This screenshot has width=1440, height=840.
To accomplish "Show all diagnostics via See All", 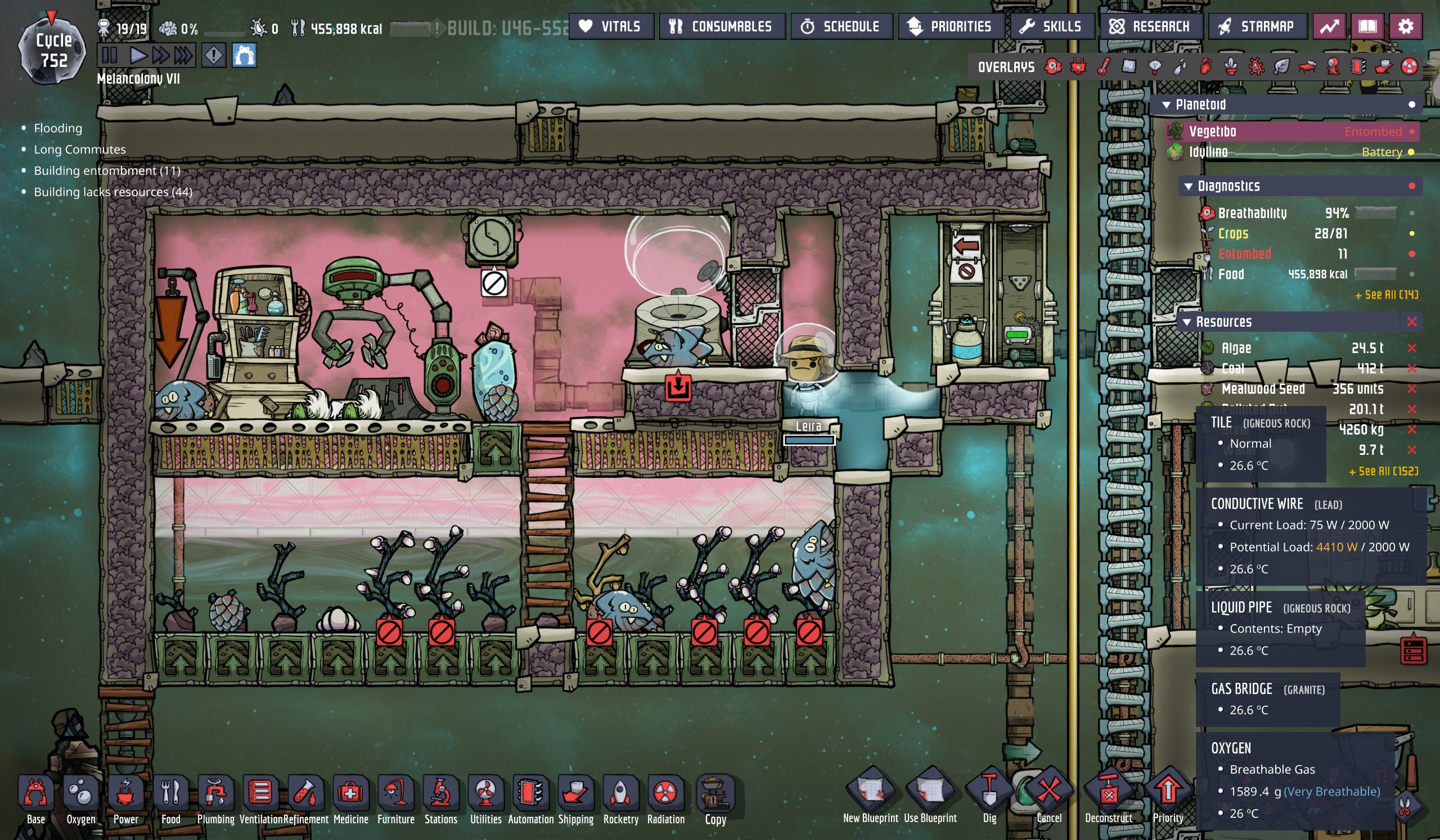I will (x=1385, y=295).
